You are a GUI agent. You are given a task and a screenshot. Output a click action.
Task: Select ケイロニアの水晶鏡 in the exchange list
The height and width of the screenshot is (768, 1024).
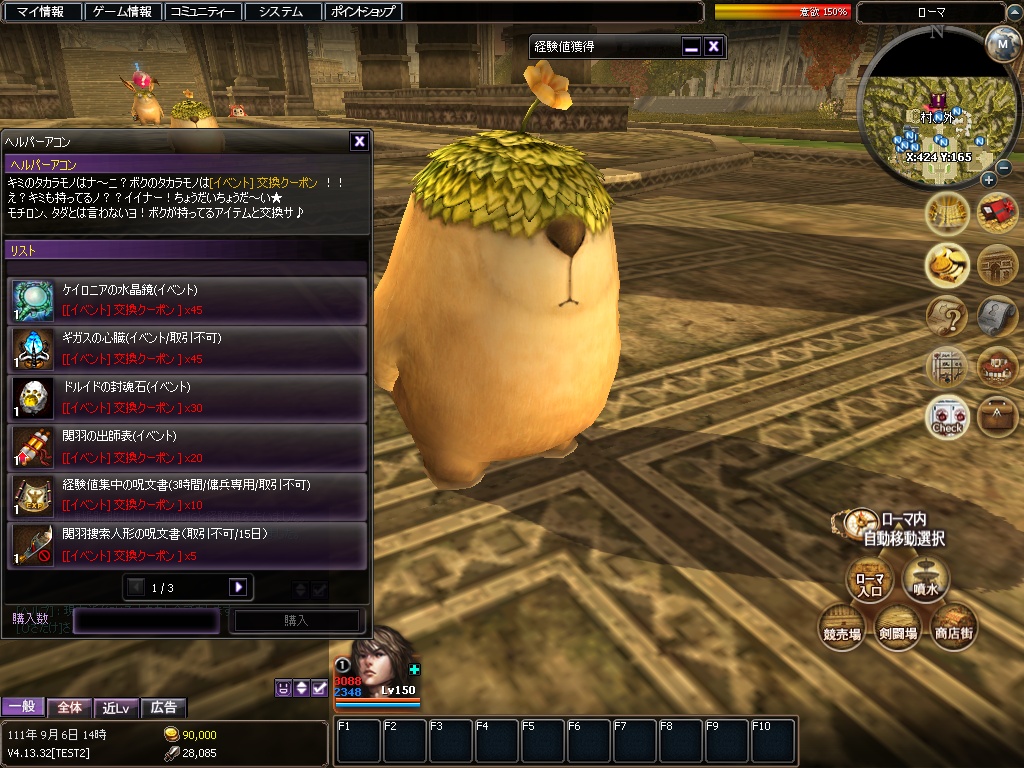point(187,300)
